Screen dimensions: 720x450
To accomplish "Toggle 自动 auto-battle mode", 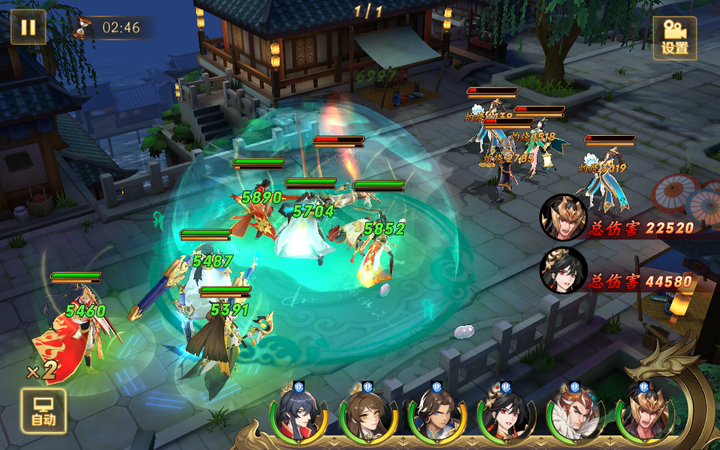I will [x=43, y=411].
